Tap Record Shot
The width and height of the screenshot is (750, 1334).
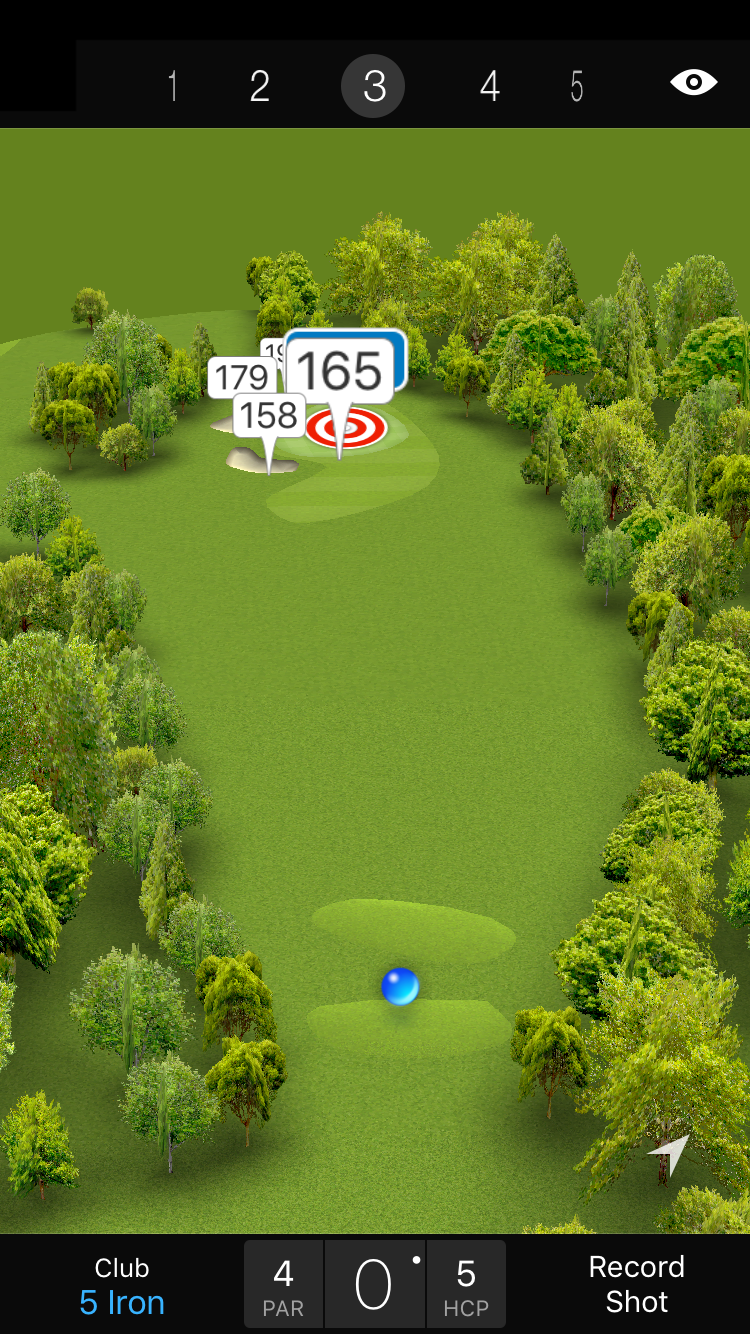click(x=636, y=1284)
